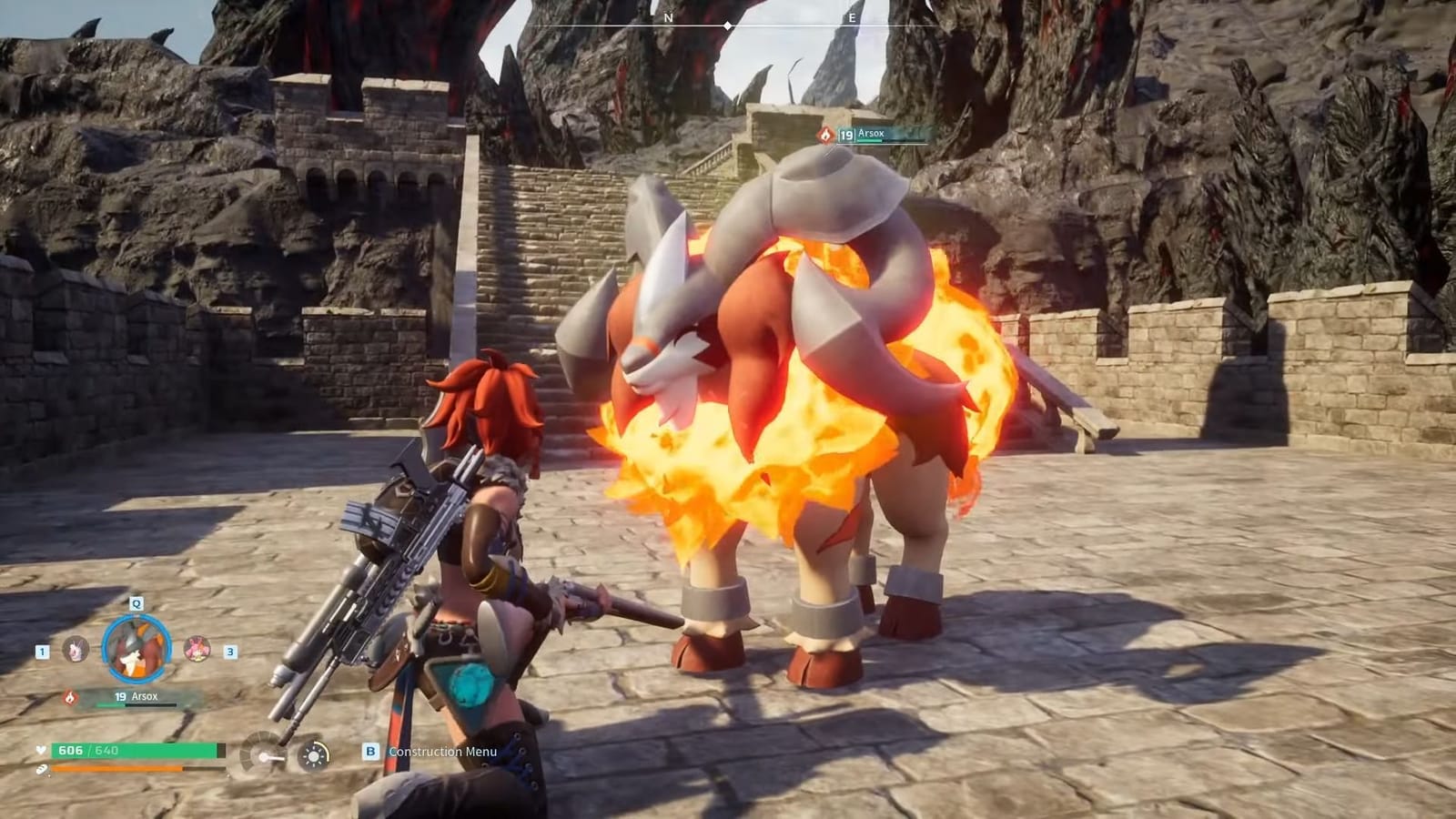
Task: Click the heart icon next to the health bar
Action: (x=41, y=750)
